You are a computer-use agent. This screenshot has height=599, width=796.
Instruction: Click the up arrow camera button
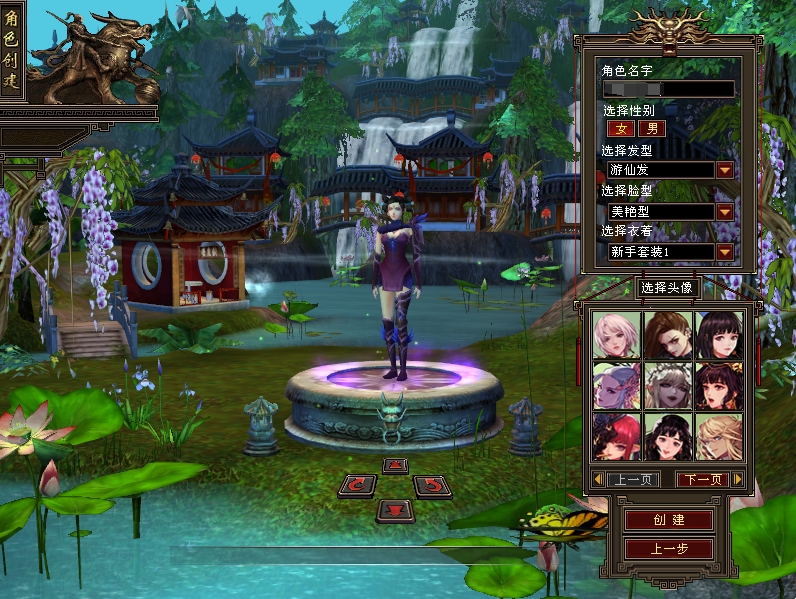395,465
